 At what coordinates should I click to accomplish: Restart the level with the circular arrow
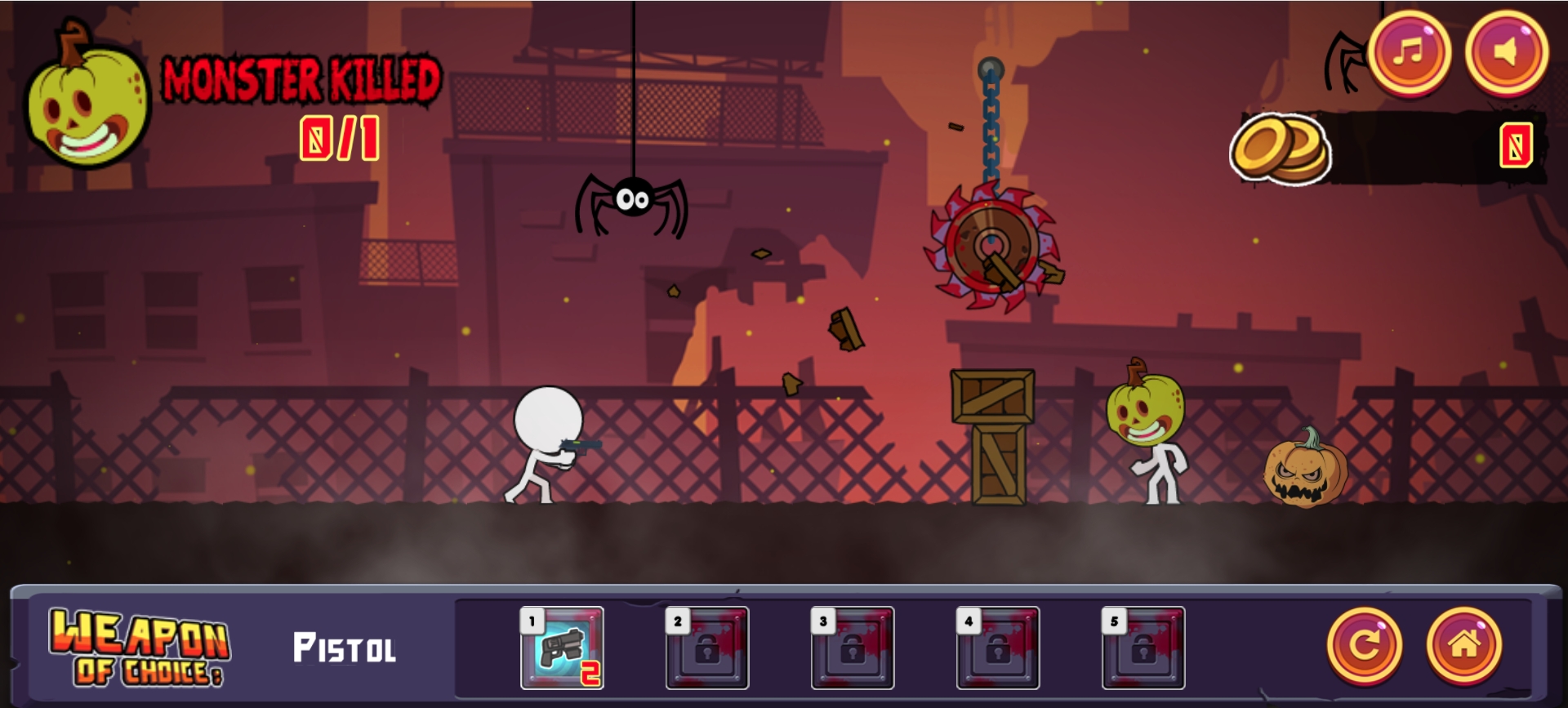[1364, 646]
